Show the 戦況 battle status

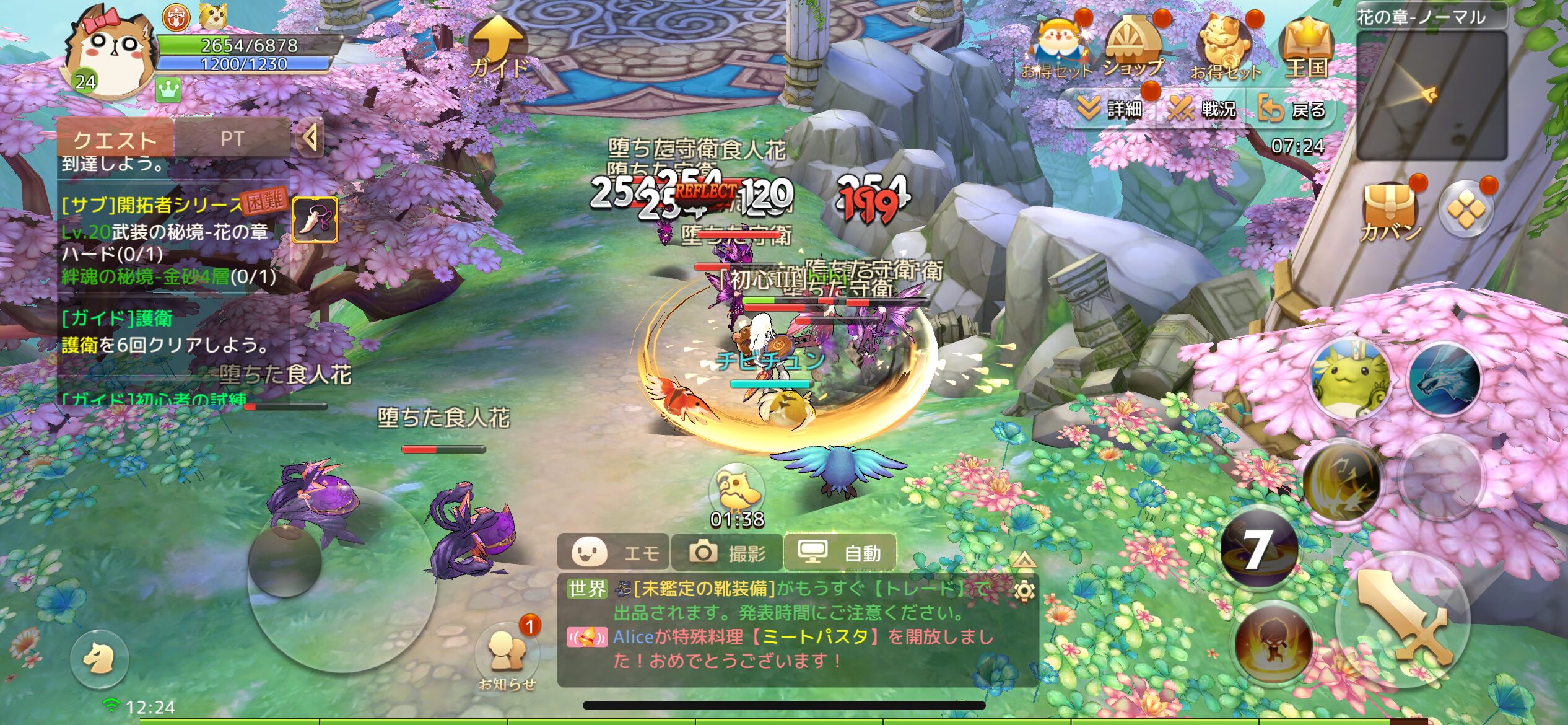click(1202, 110)
